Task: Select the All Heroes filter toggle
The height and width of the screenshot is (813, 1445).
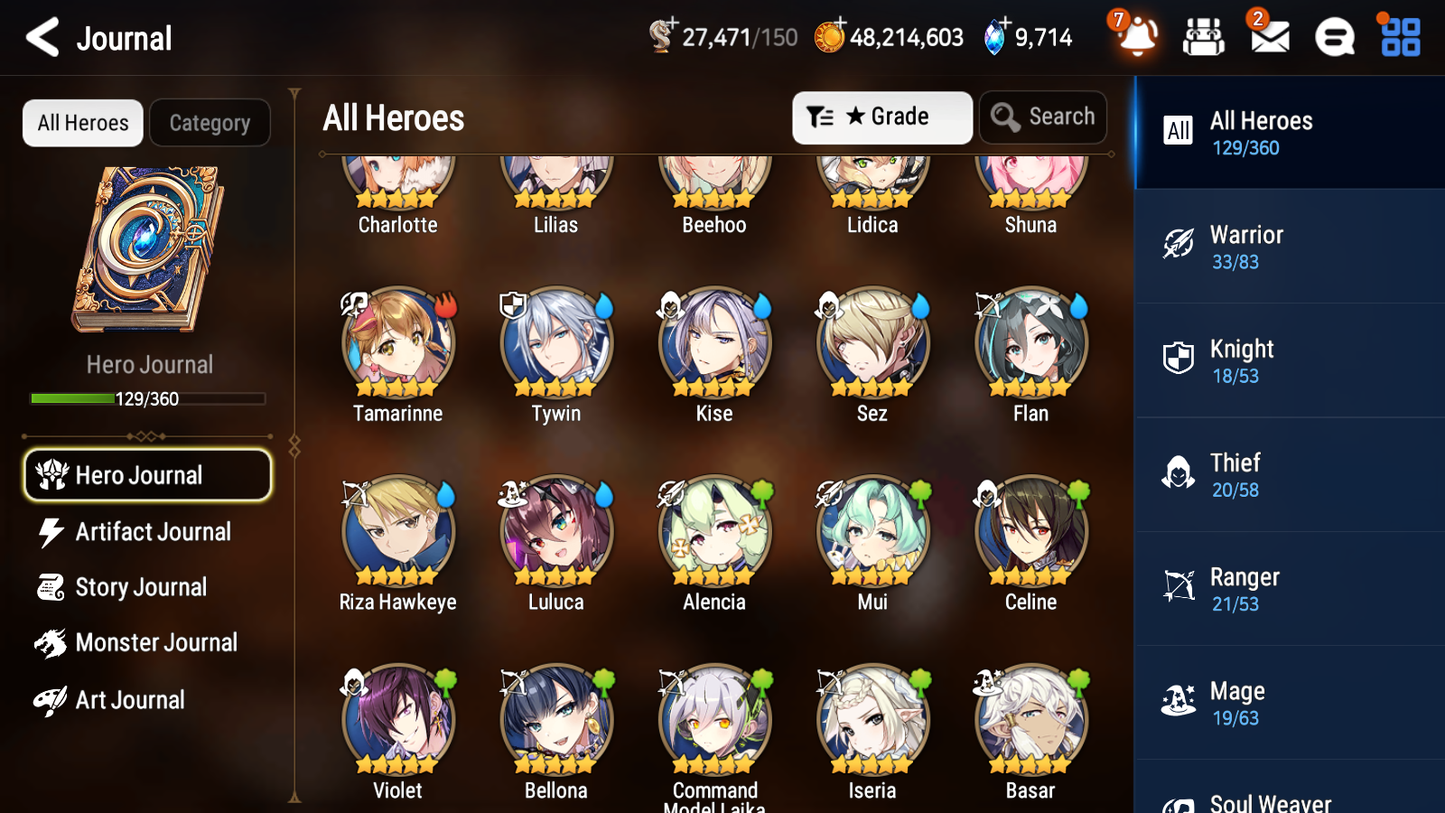Action: (x=82, y=122)
